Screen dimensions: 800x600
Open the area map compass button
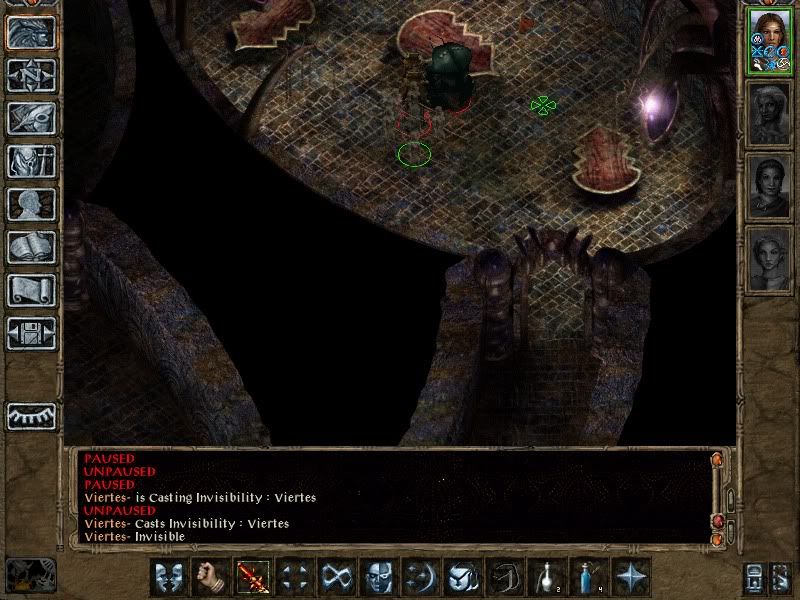pyautogui.click(x=32, y=75)
